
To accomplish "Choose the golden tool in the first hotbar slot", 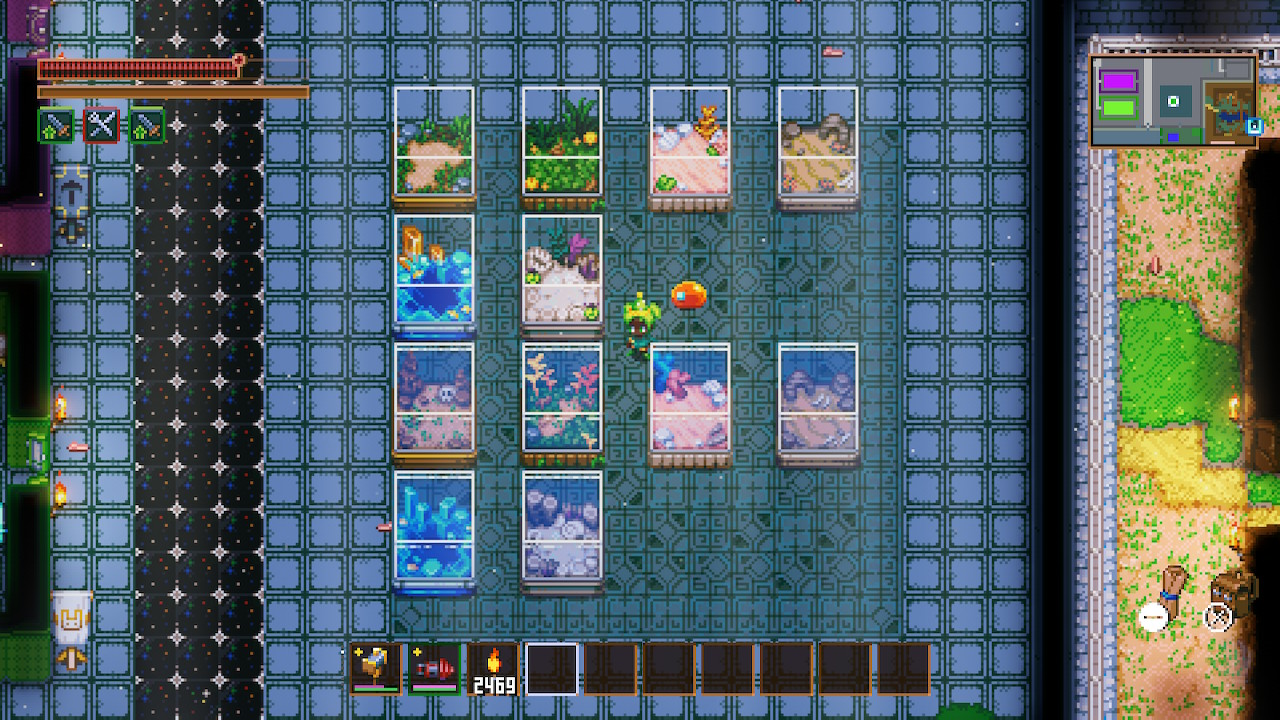I will 376,669.
